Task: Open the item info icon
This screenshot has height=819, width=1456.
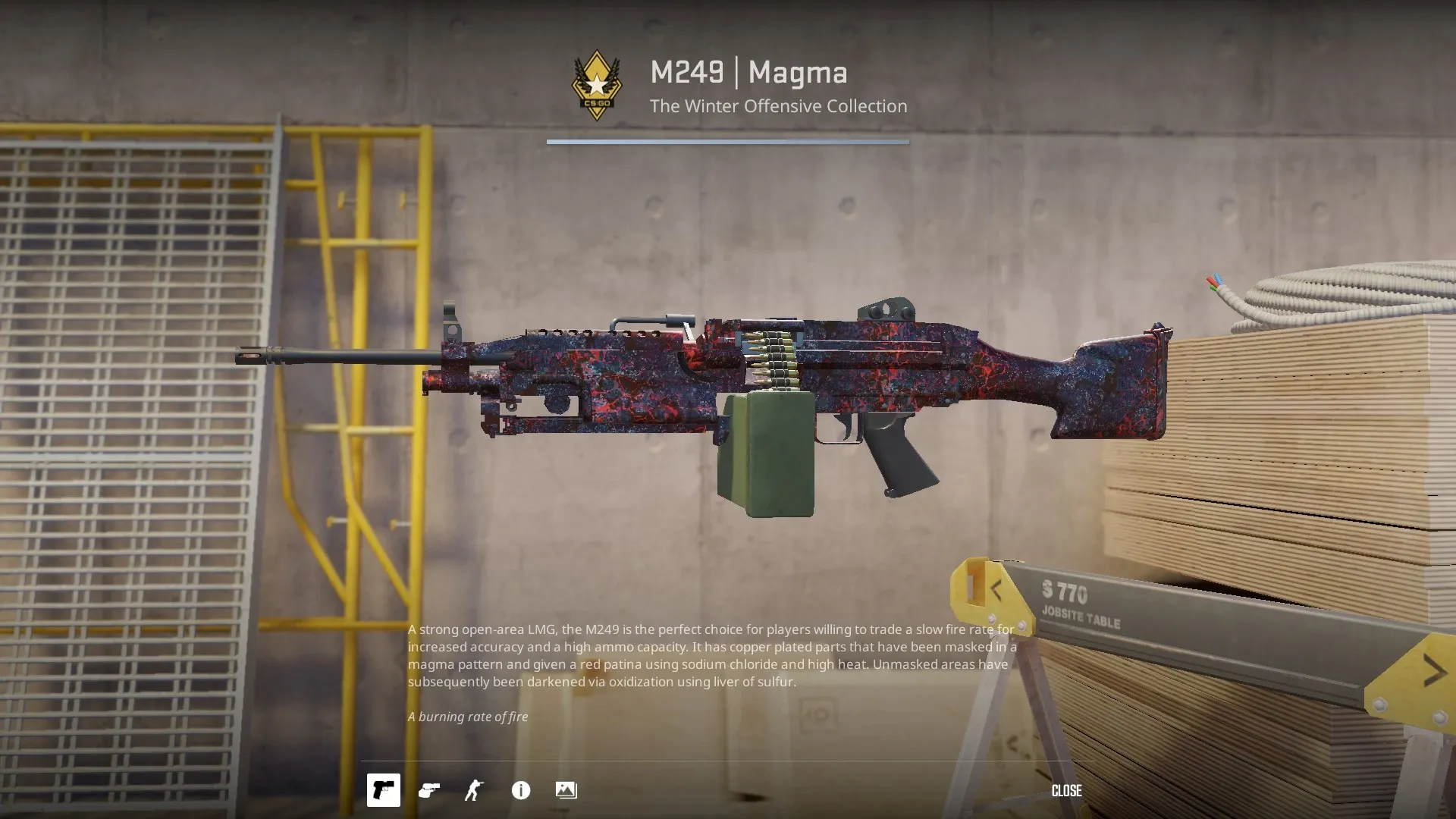Action: [521, 790]
